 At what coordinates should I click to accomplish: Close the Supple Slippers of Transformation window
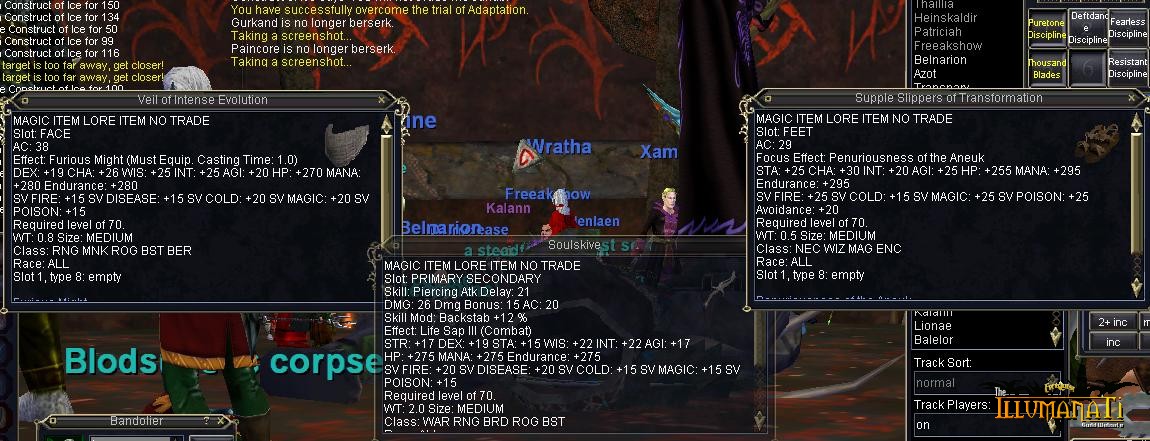(x=1133, y=99)
